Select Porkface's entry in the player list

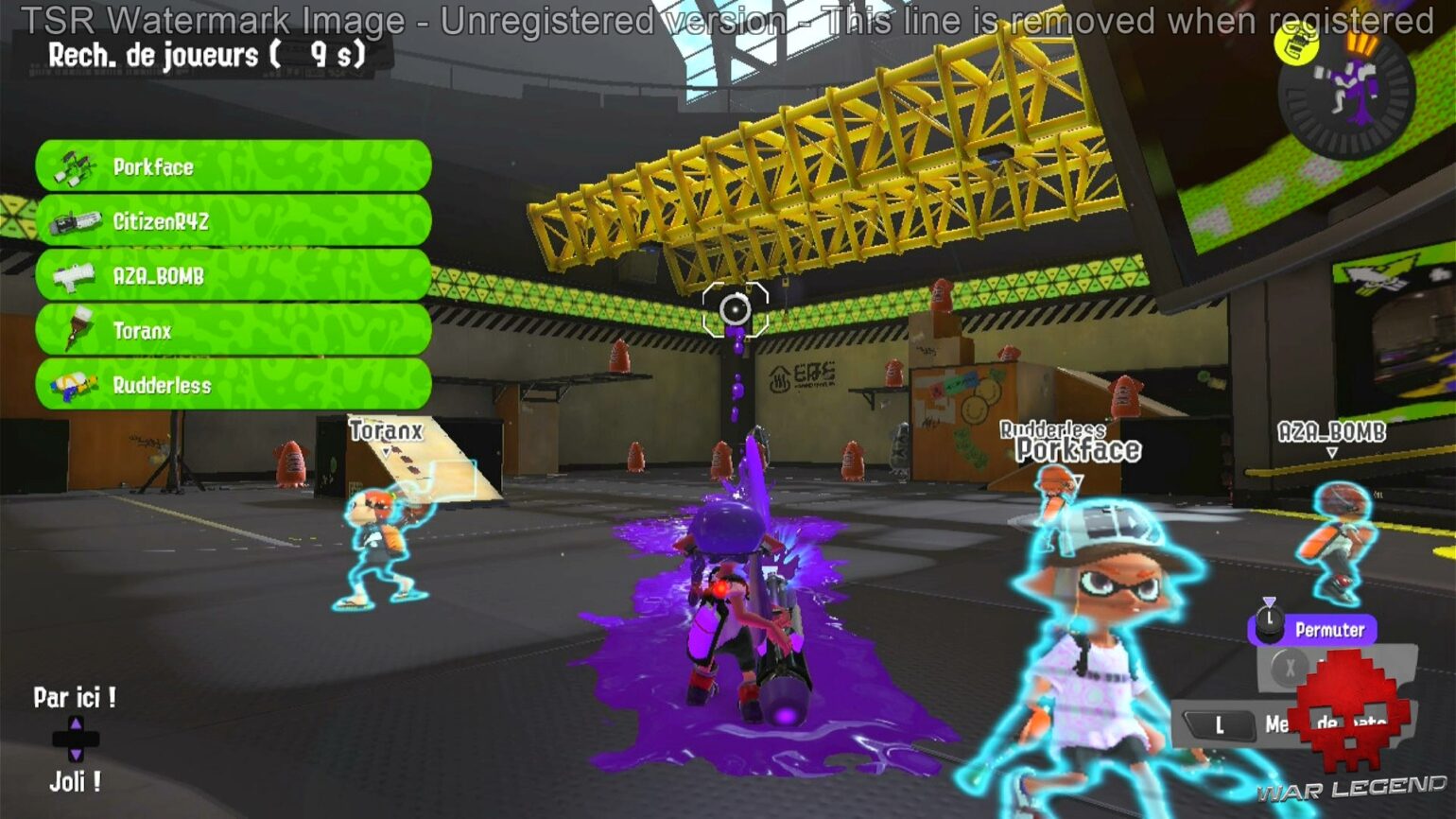(x=232, y=166)
